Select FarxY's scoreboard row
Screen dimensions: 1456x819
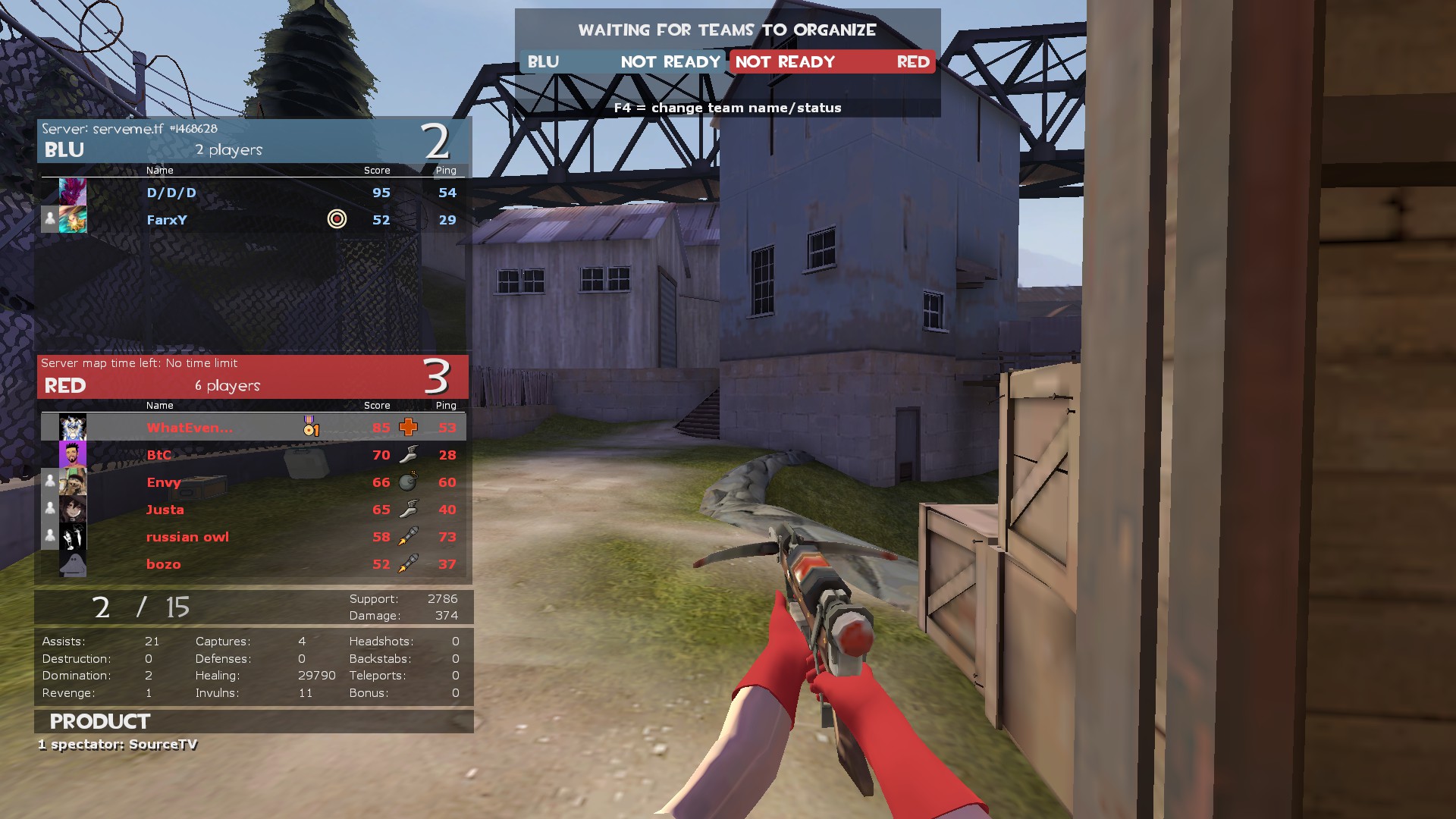coord(167,220)
